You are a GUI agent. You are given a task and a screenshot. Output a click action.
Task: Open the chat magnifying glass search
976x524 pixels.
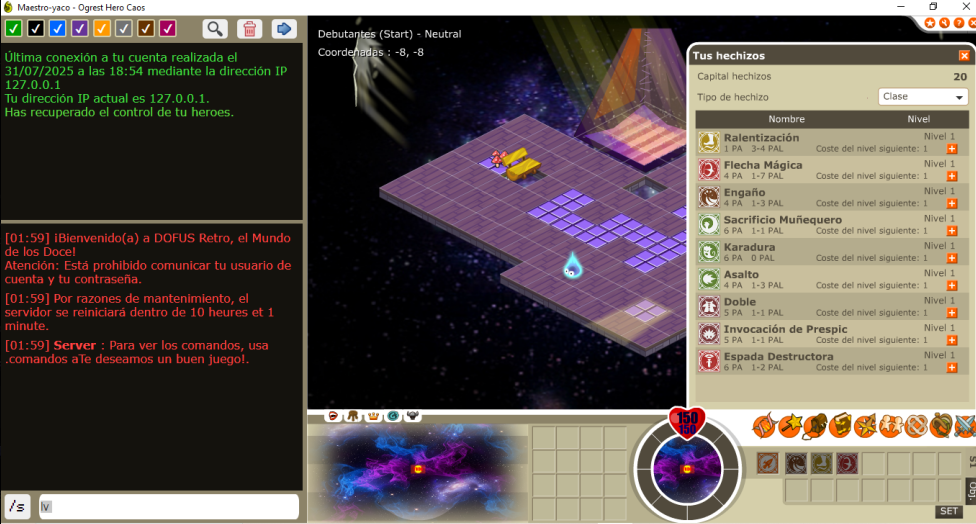point(215,29)
